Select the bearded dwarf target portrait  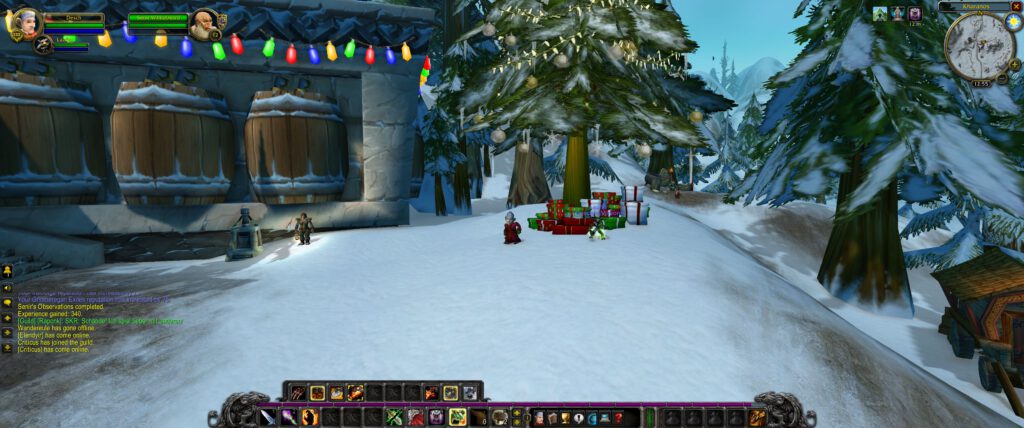click(x=204, y=23)
